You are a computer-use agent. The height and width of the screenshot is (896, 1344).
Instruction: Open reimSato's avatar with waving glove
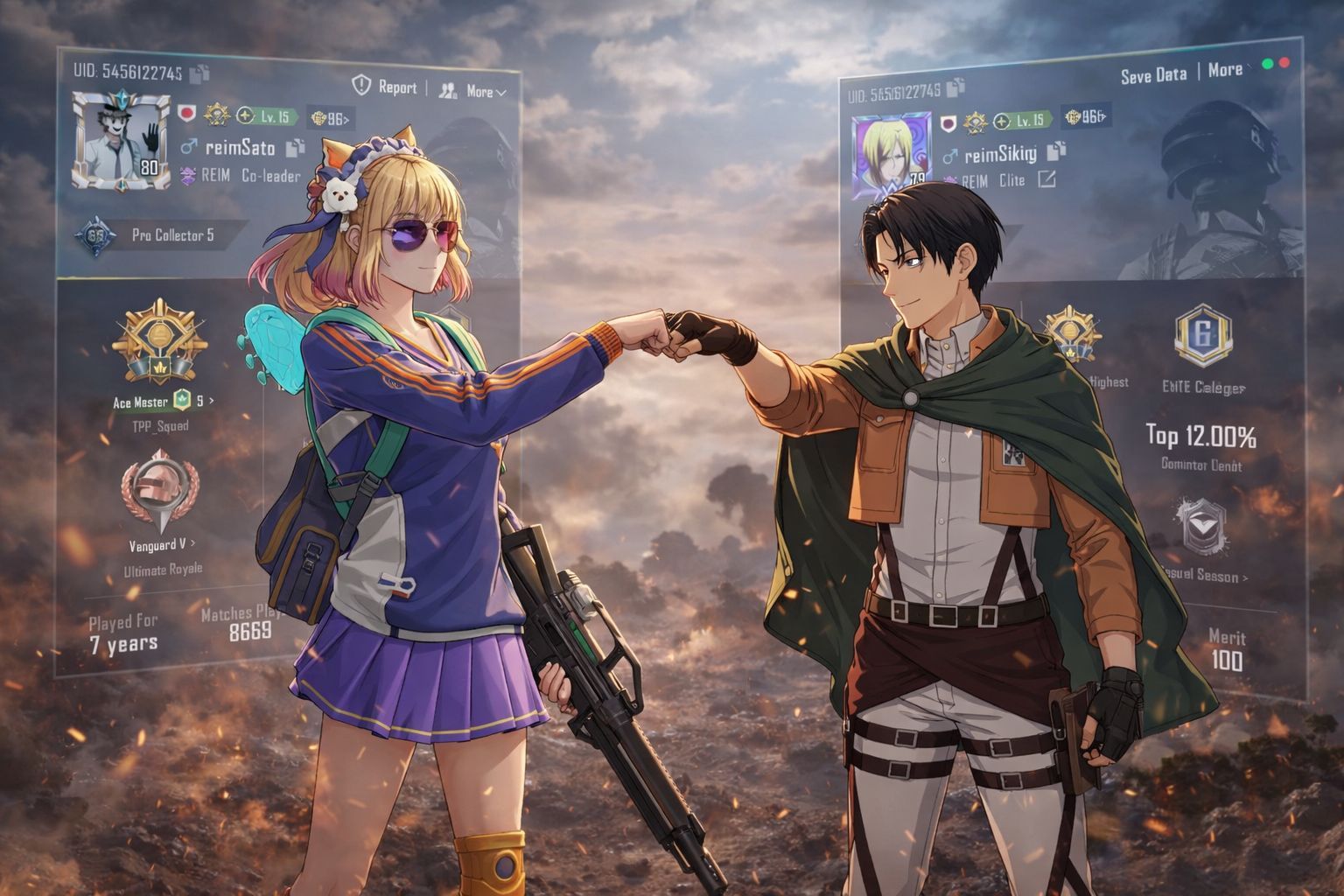click(x=122, y=142)
